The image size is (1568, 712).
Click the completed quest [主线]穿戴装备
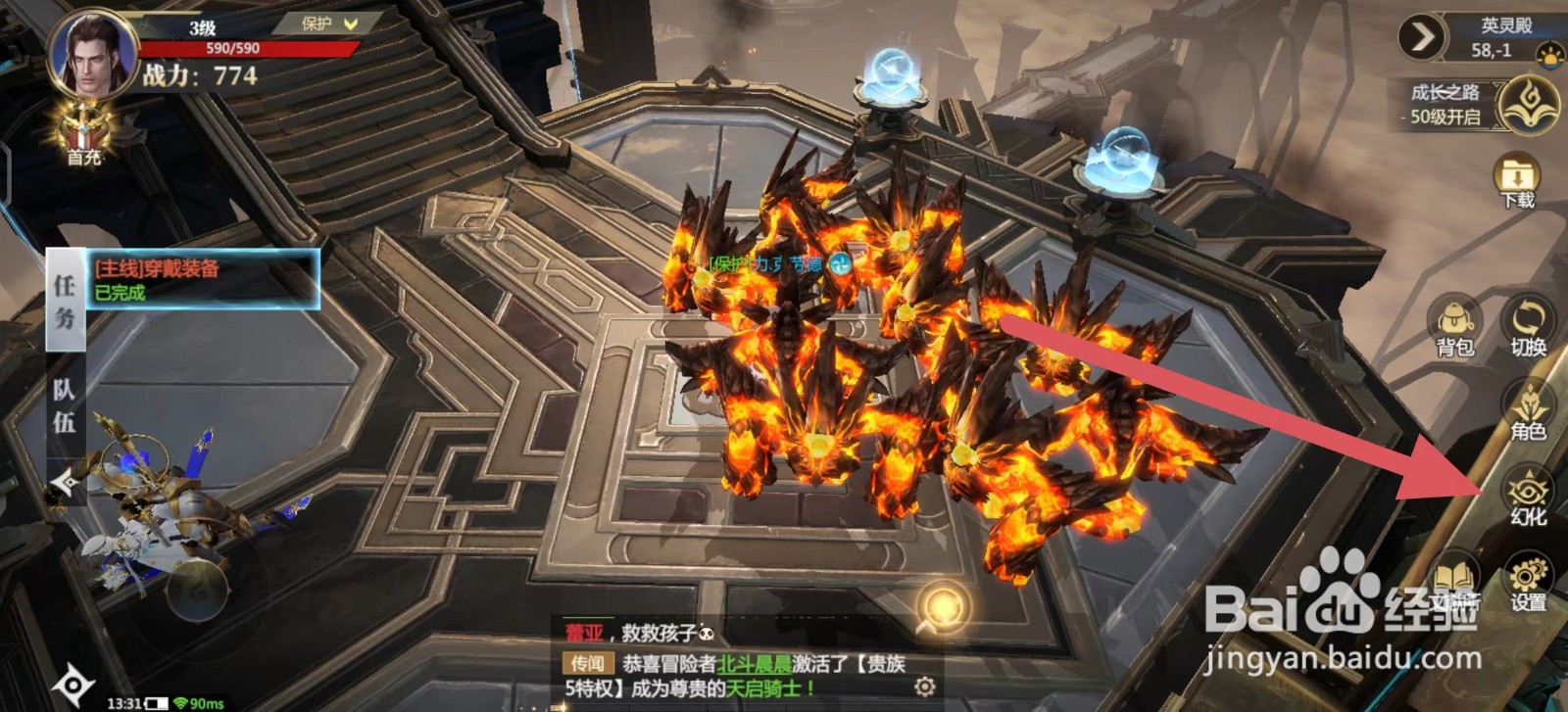point(181,277)
